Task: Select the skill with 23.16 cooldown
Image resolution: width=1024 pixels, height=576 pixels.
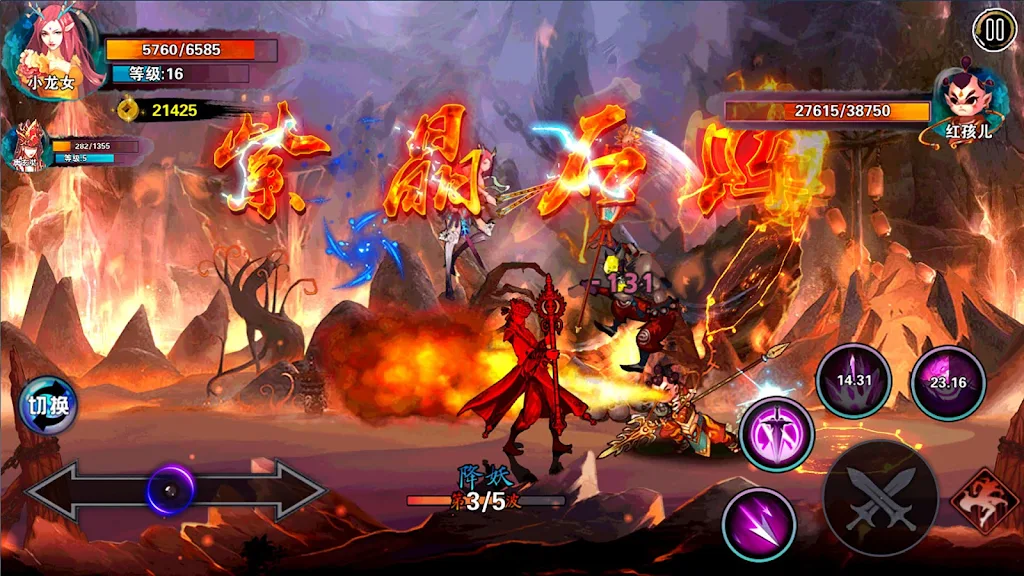Action: point(947,382)
